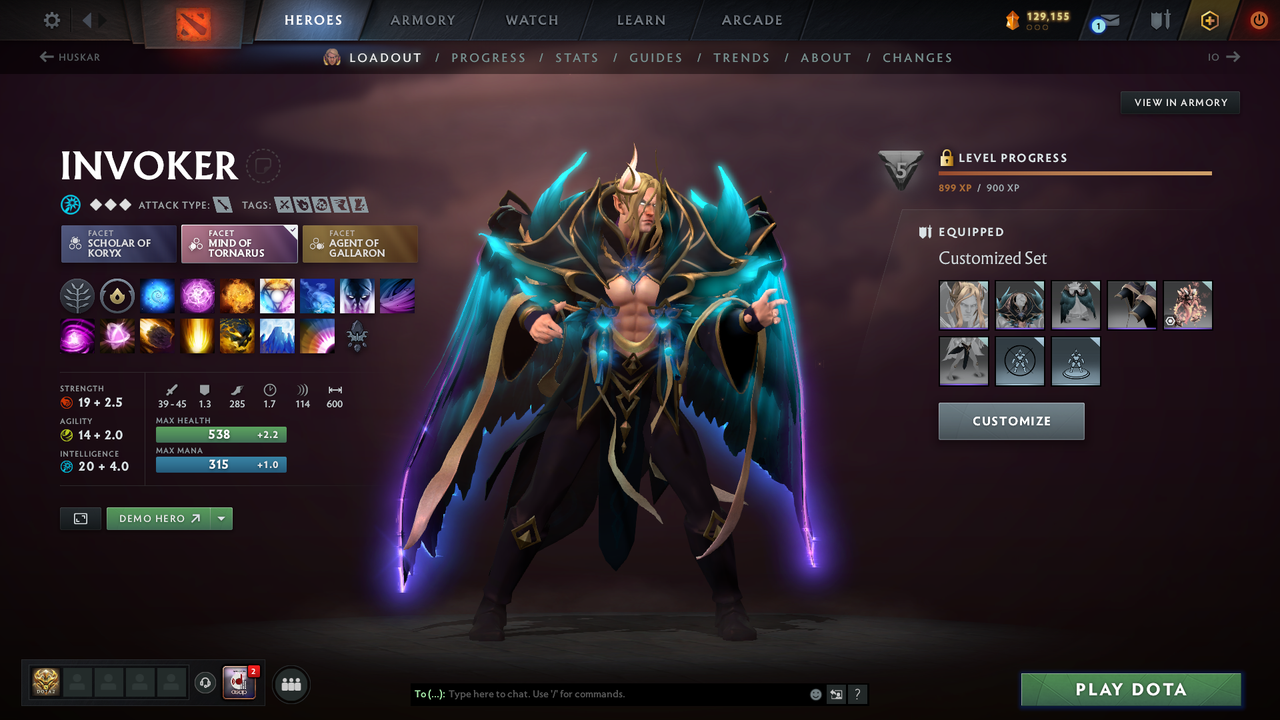Viewport: 1280px width, 720px height.
Task: Switch to the Agent of Gallaron facet
Action: point(360,243)
